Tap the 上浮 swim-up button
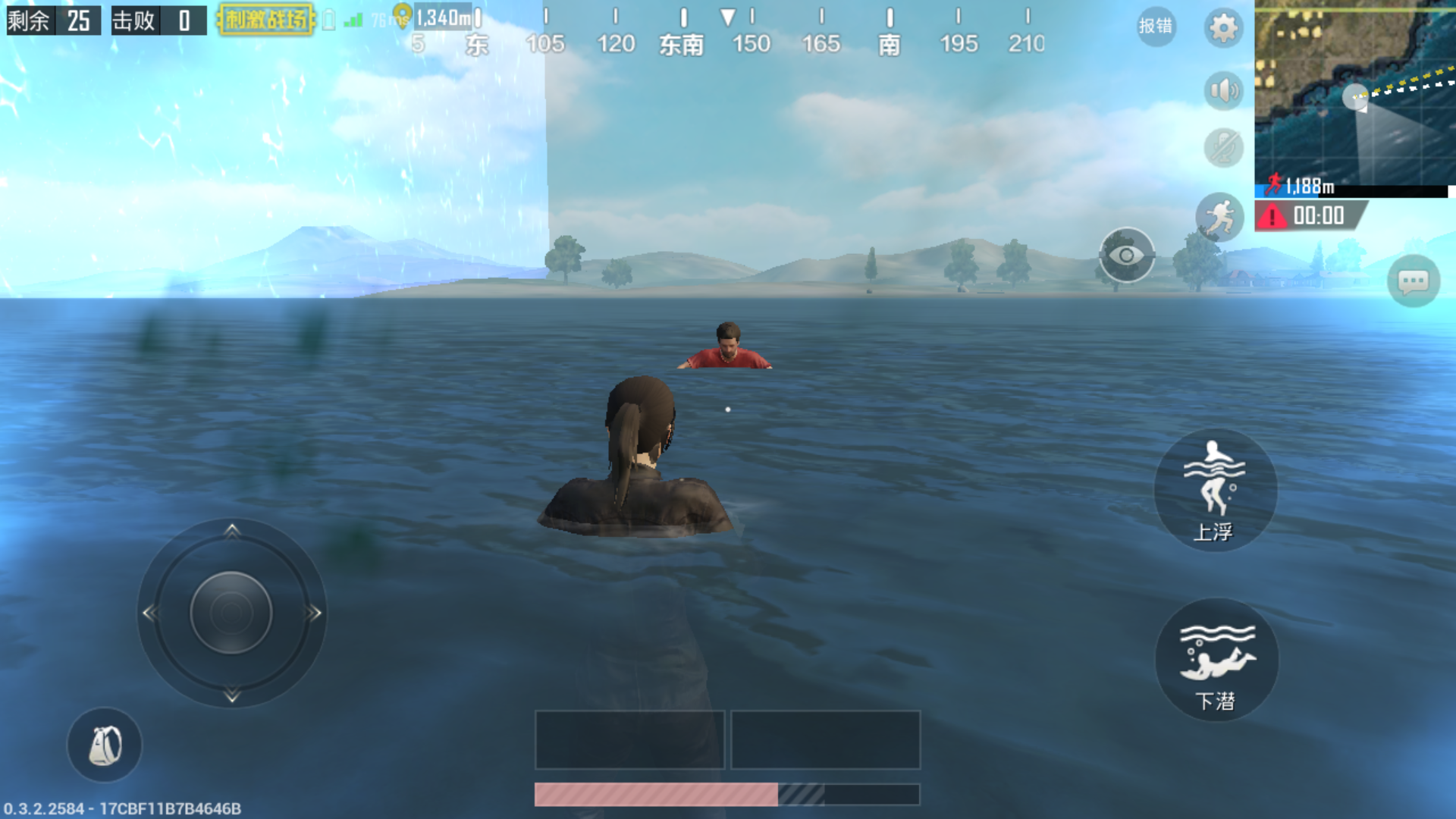1456x819 pixels. click(1215, 490)
